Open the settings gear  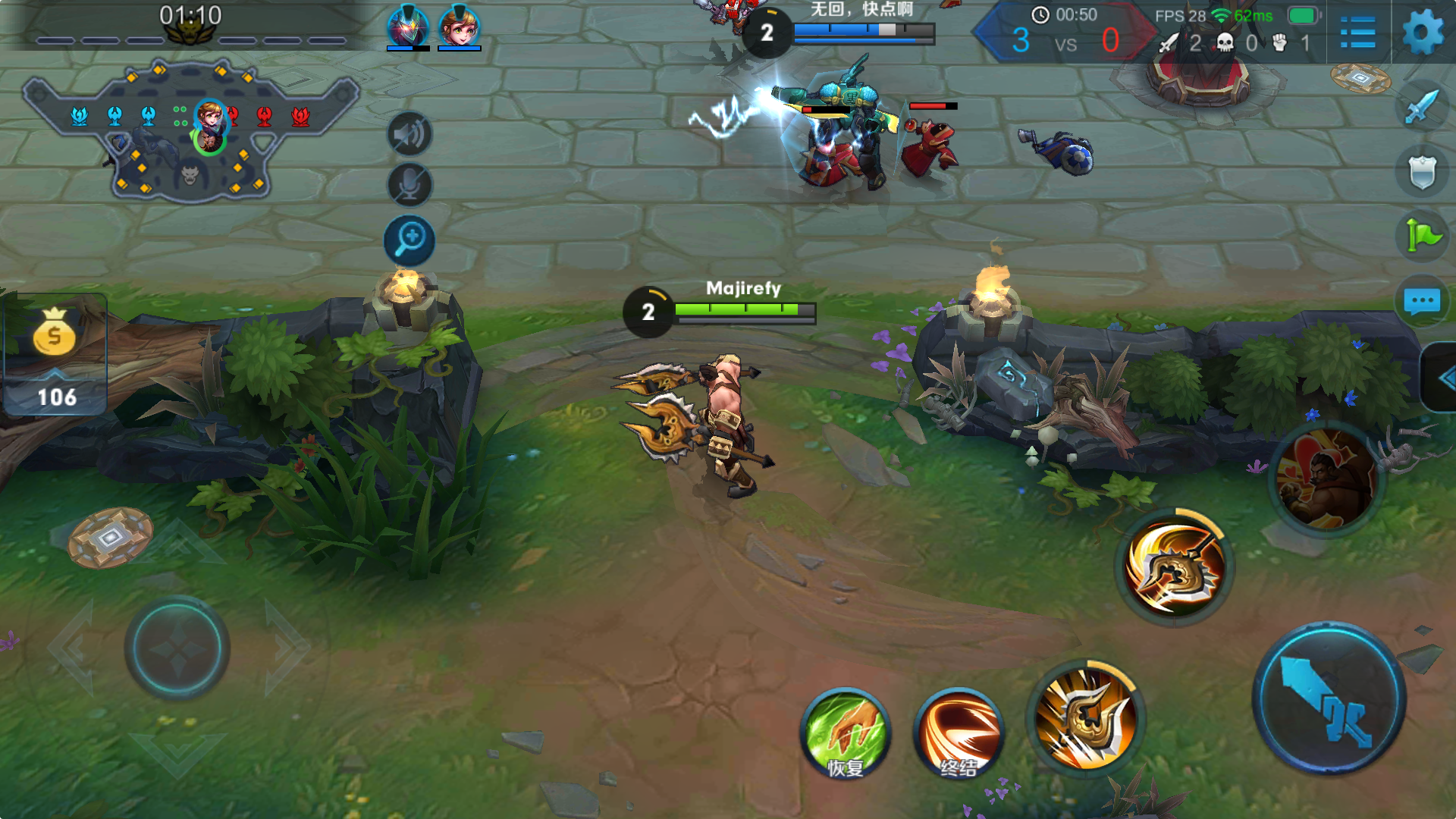pyautogui.click(x=1423, y=33)
